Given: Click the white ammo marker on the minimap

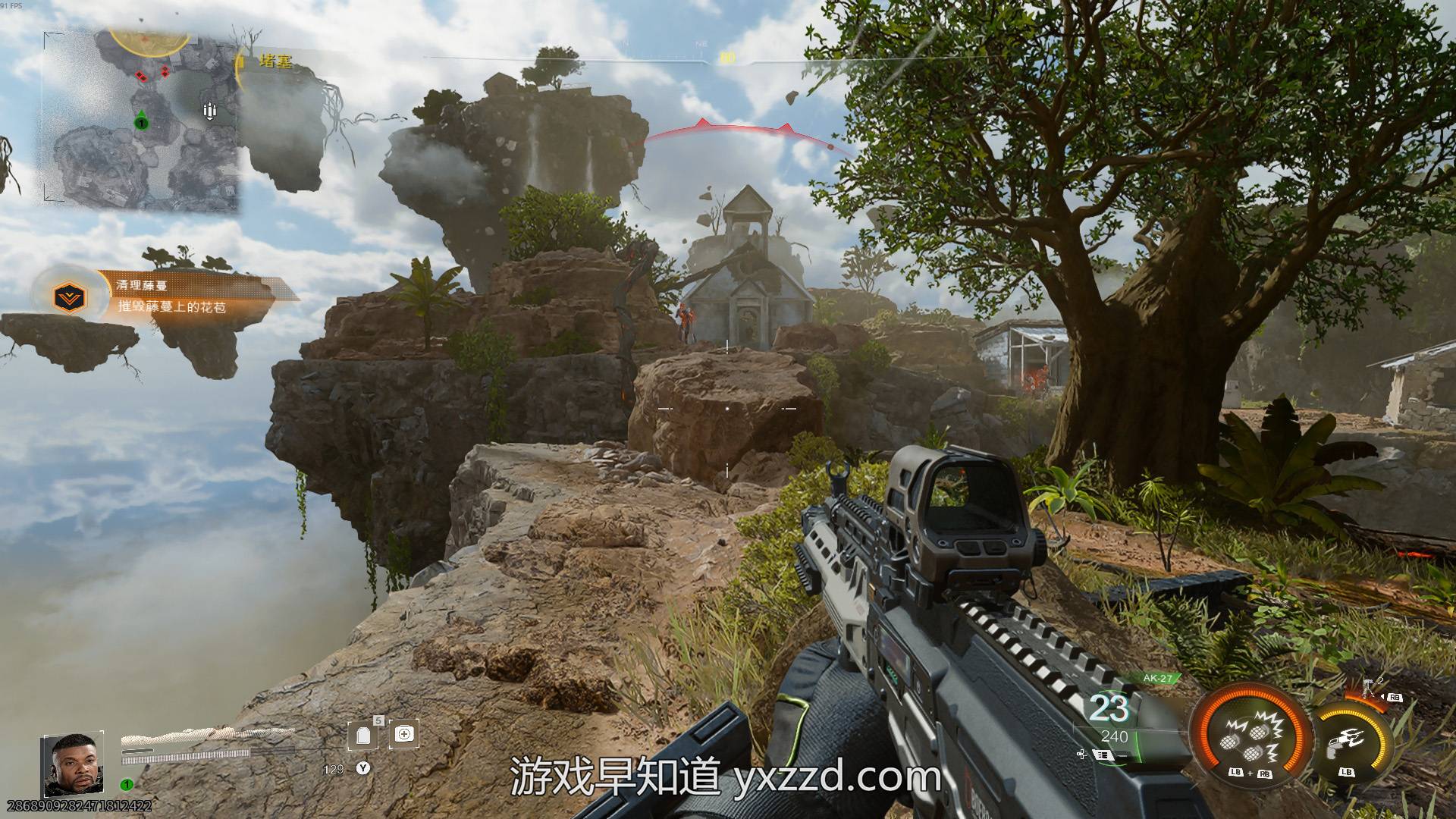Looking at the screenshot, I should tap(210, 111).
